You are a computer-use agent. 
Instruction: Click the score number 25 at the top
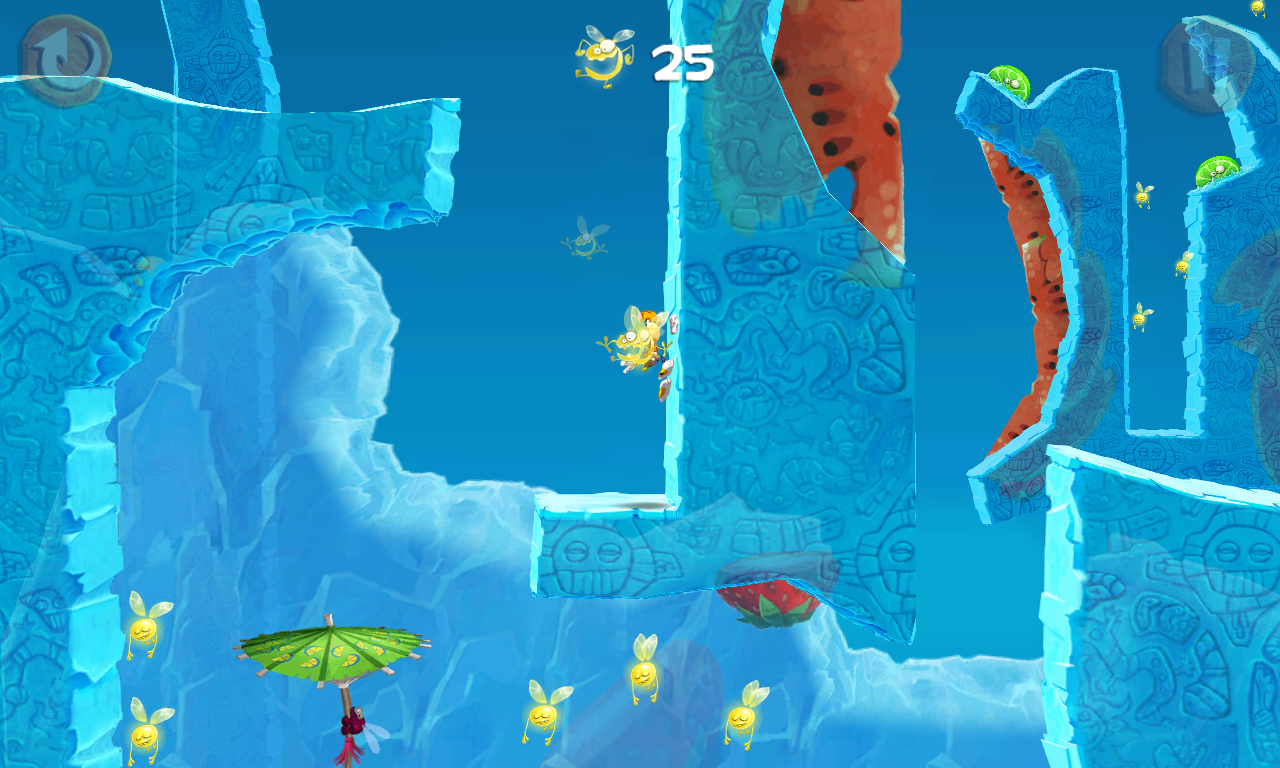click(x=680, y=62)
